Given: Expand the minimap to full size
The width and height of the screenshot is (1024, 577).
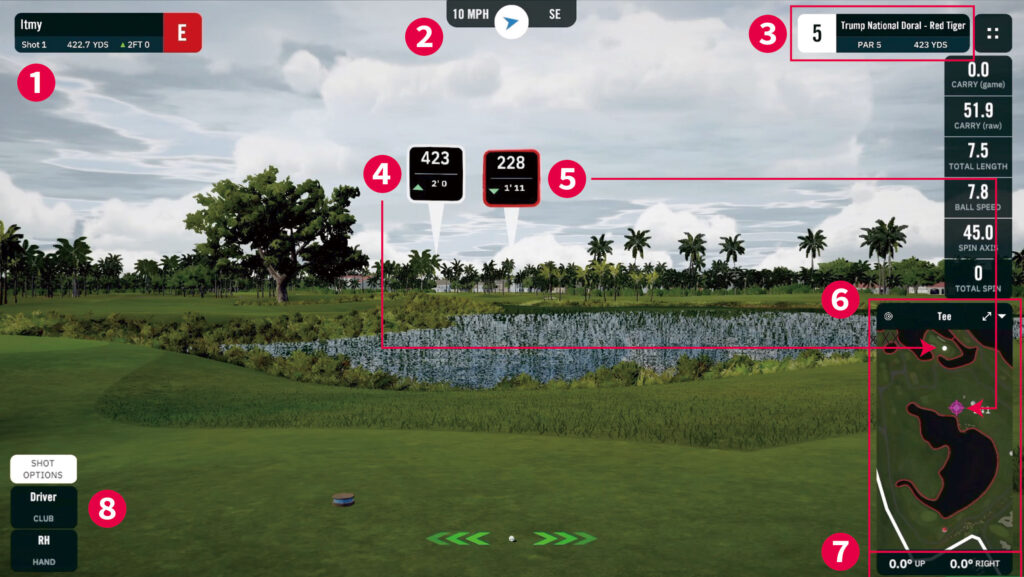Looking at the screenshot, I should 987,315.
